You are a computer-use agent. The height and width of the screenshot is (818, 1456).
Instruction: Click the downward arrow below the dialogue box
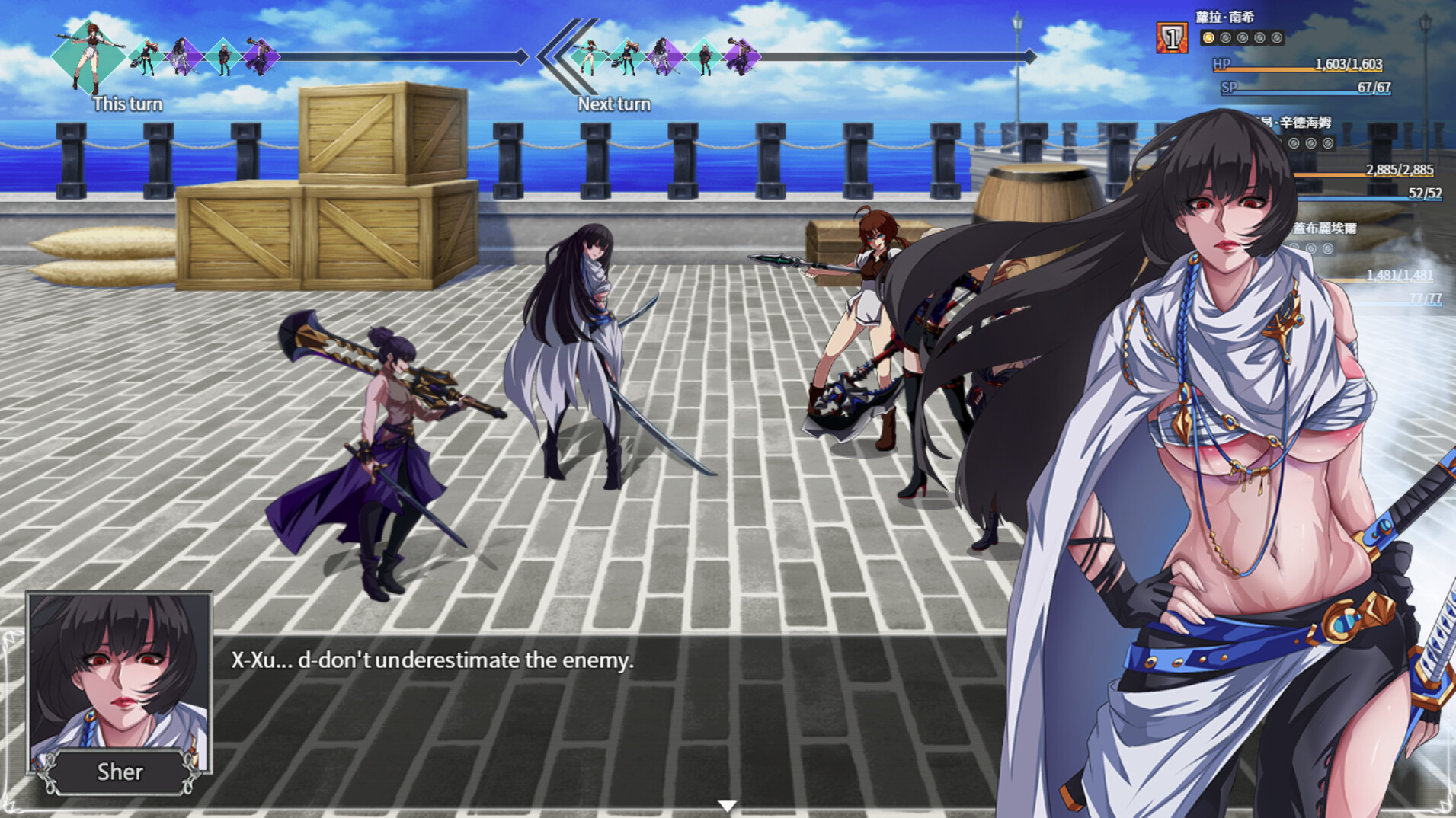728,804
